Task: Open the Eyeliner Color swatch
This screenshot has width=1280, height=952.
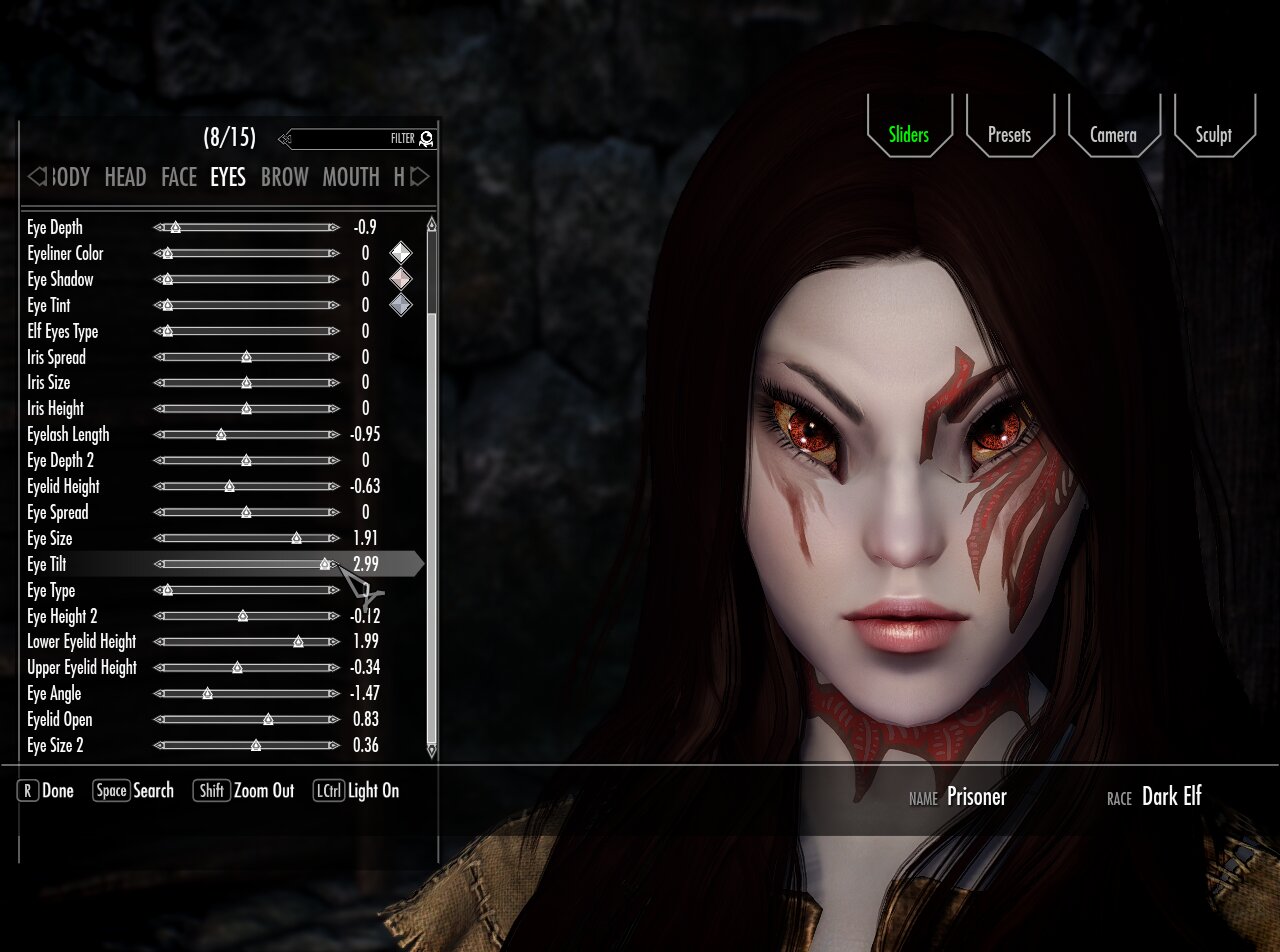Action: pyautogui.click(x=400, y=253)
